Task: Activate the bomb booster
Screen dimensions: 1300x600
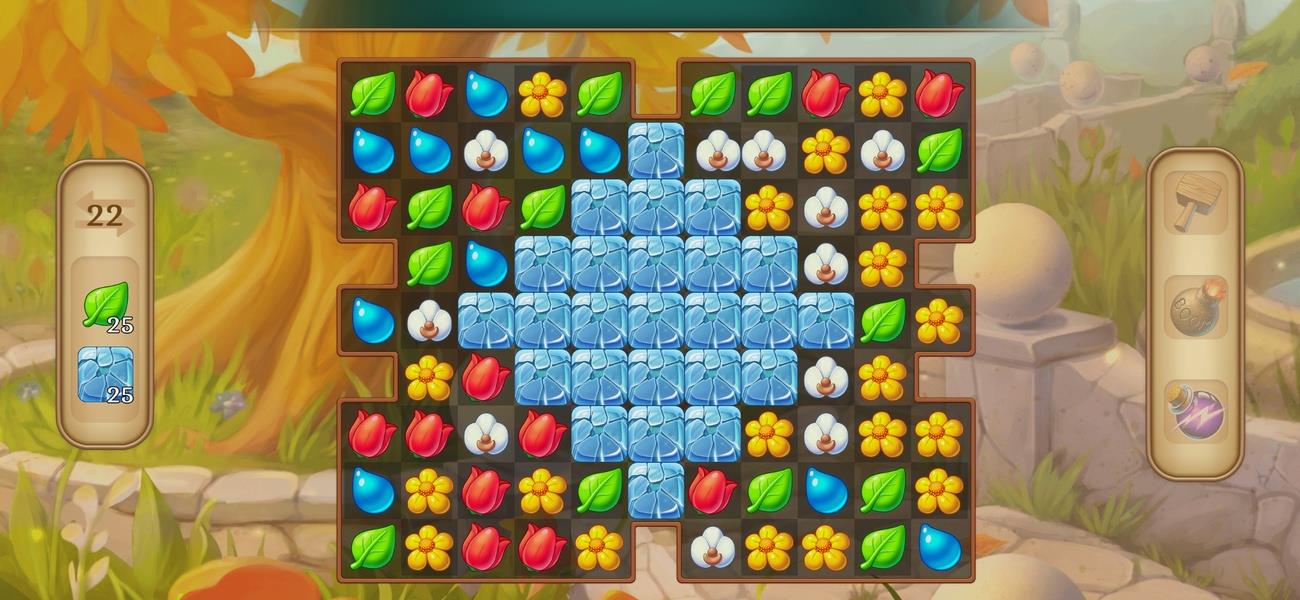Action: tap(1197, 308)
